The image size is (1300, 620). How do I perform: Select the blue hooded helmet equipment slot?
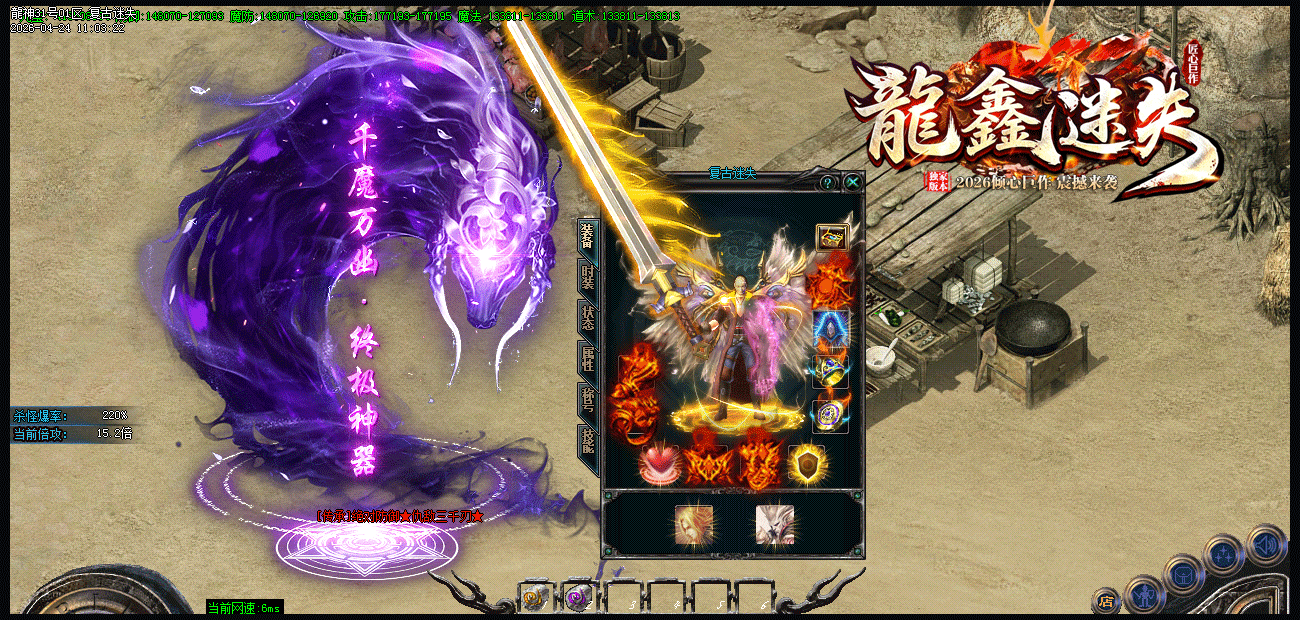click(x=832, y=328)
